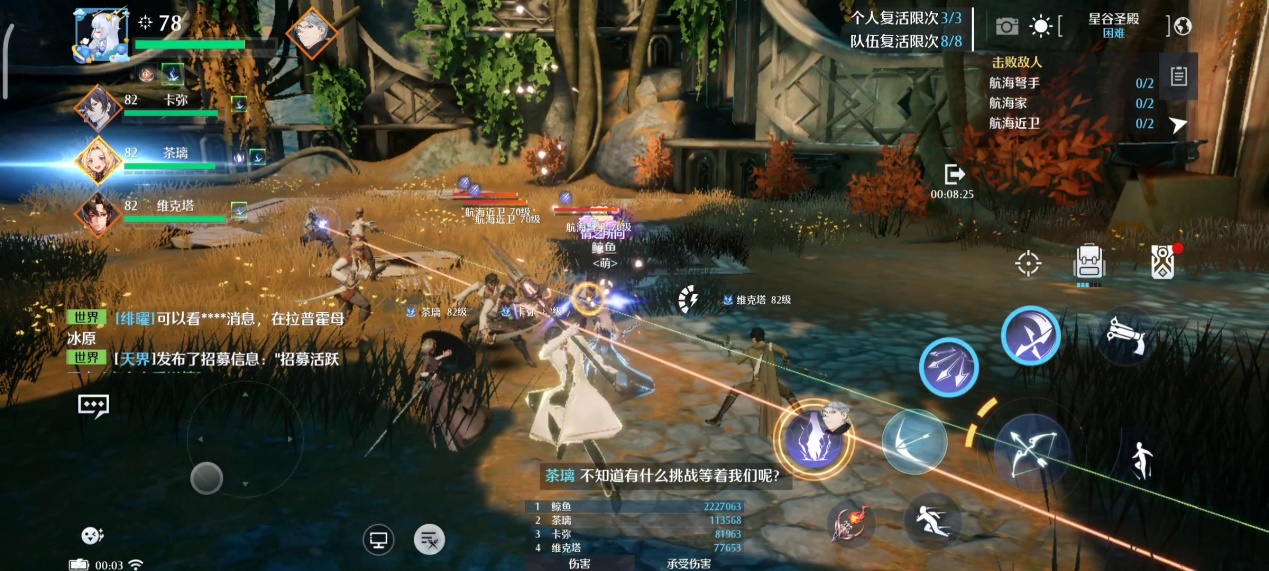
Task: Toggle the crosshair target lock icon
Action: click(x=1028, y=263)
